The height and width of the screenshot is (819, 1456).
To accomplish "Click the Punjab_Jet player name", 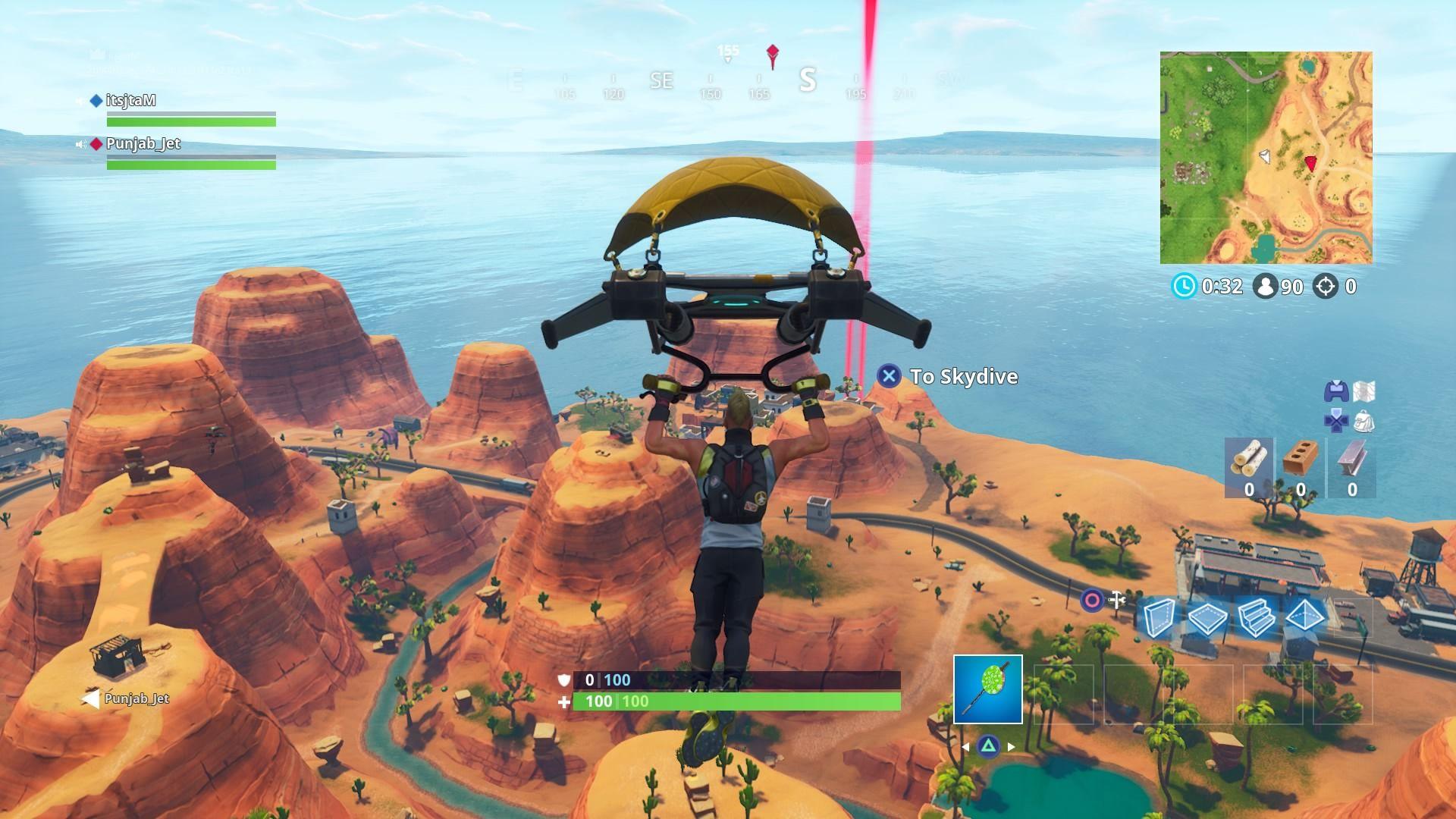I will click(x=144, y=143).
